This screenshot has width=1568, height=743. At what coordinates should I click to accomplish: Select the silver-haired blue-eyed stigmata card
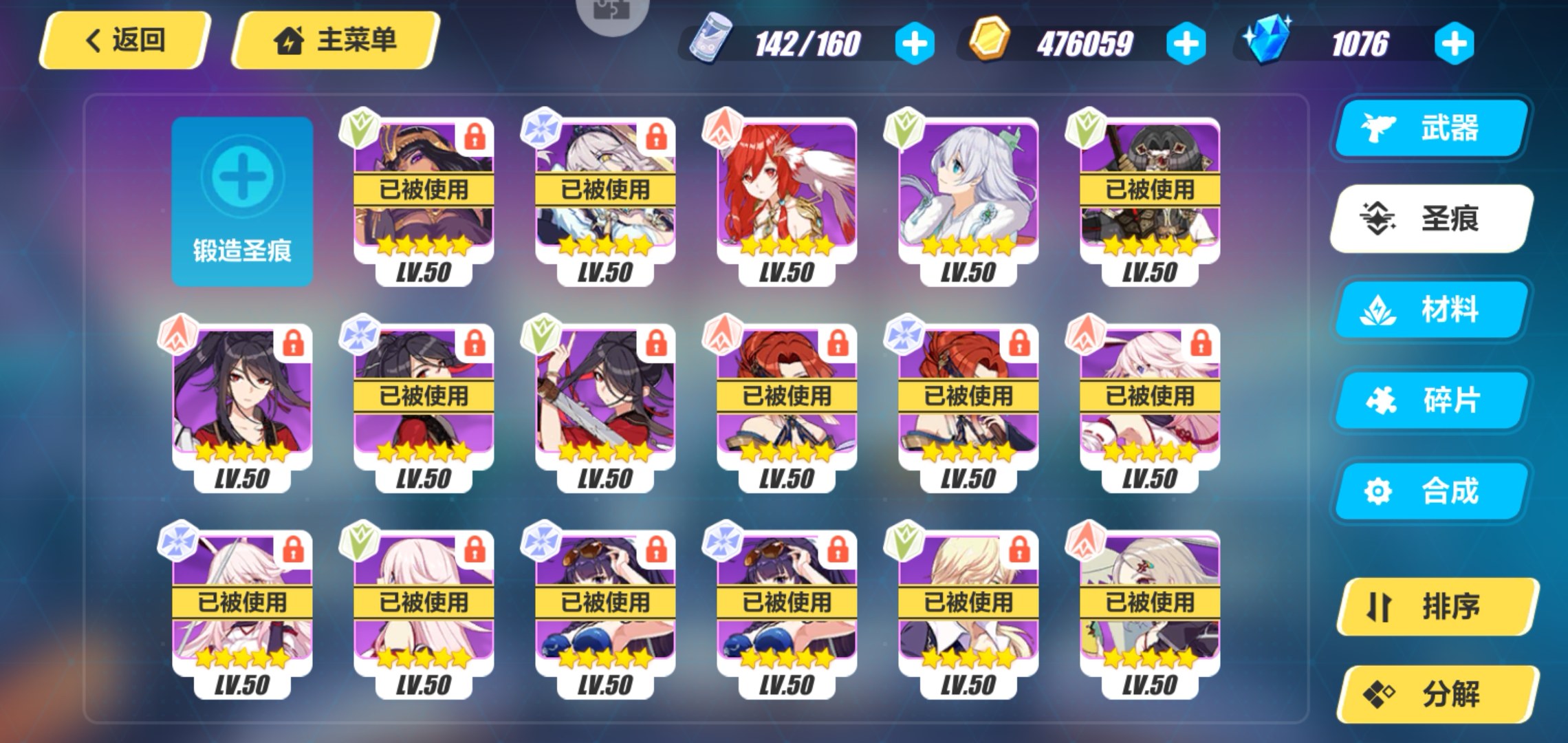point(968,200)
